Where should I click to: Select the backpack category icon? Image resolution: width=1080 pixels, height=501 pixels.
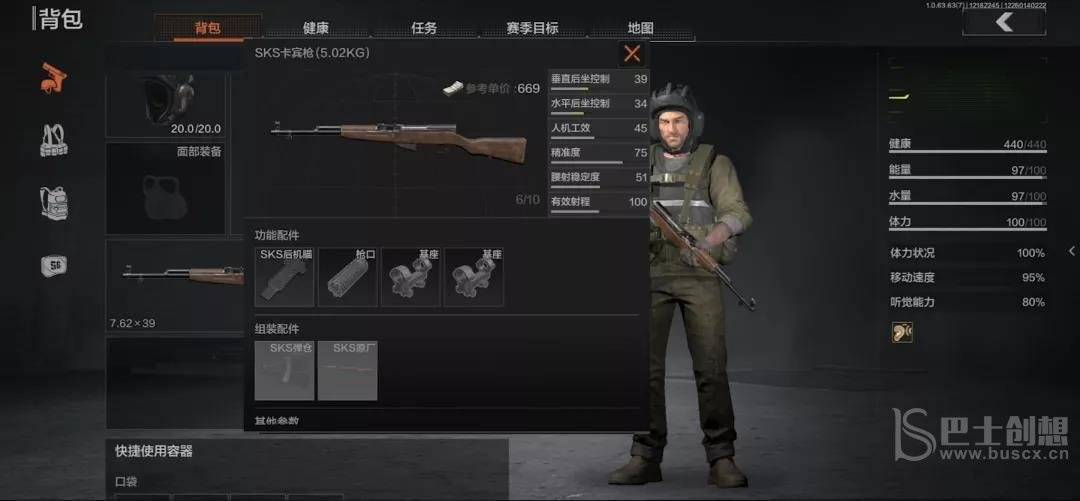tap(53, 203)
